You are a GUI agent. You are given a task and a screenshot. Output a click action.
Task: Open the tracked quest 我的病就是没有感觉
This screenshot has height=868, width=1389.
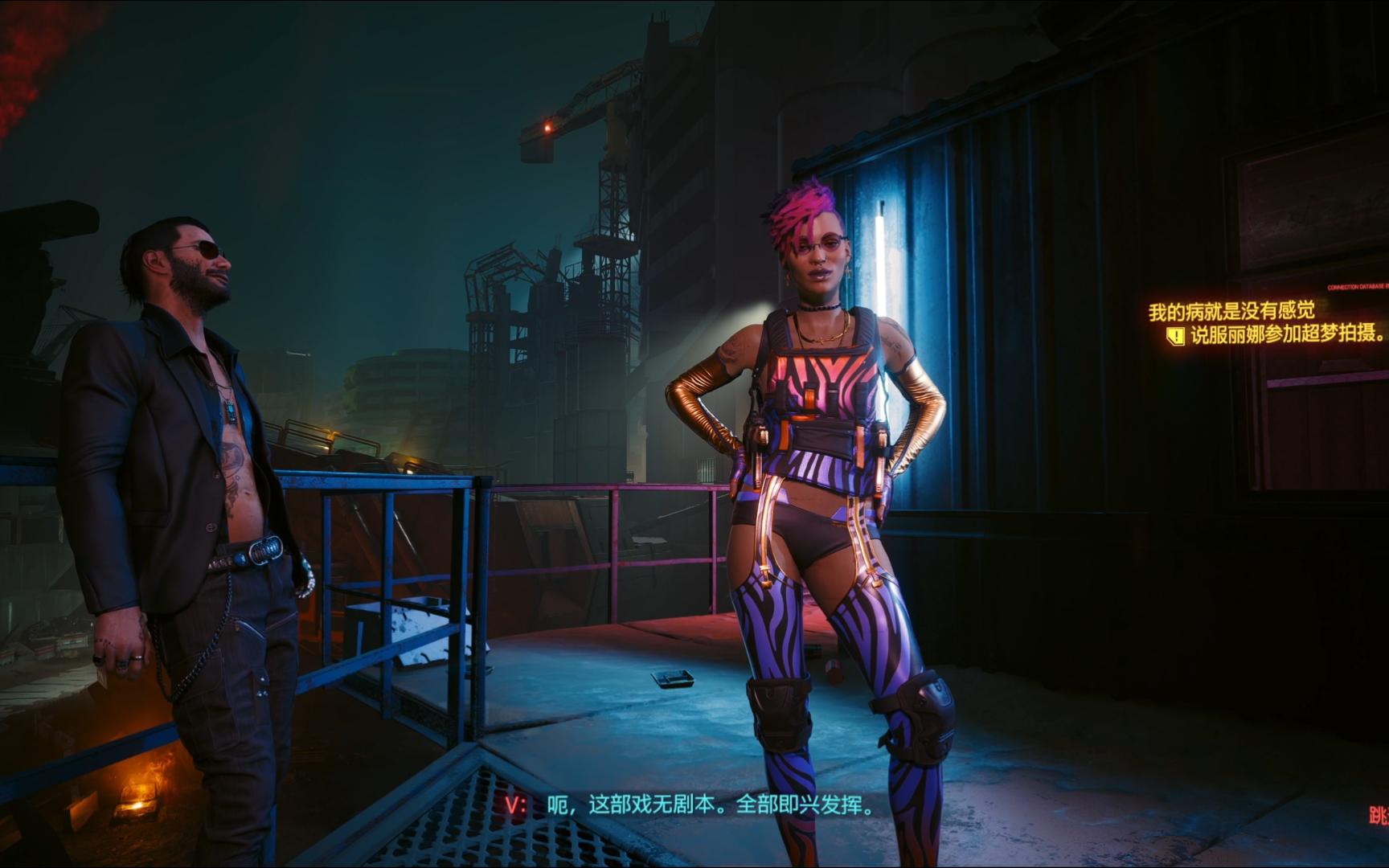pos(1231,311)
